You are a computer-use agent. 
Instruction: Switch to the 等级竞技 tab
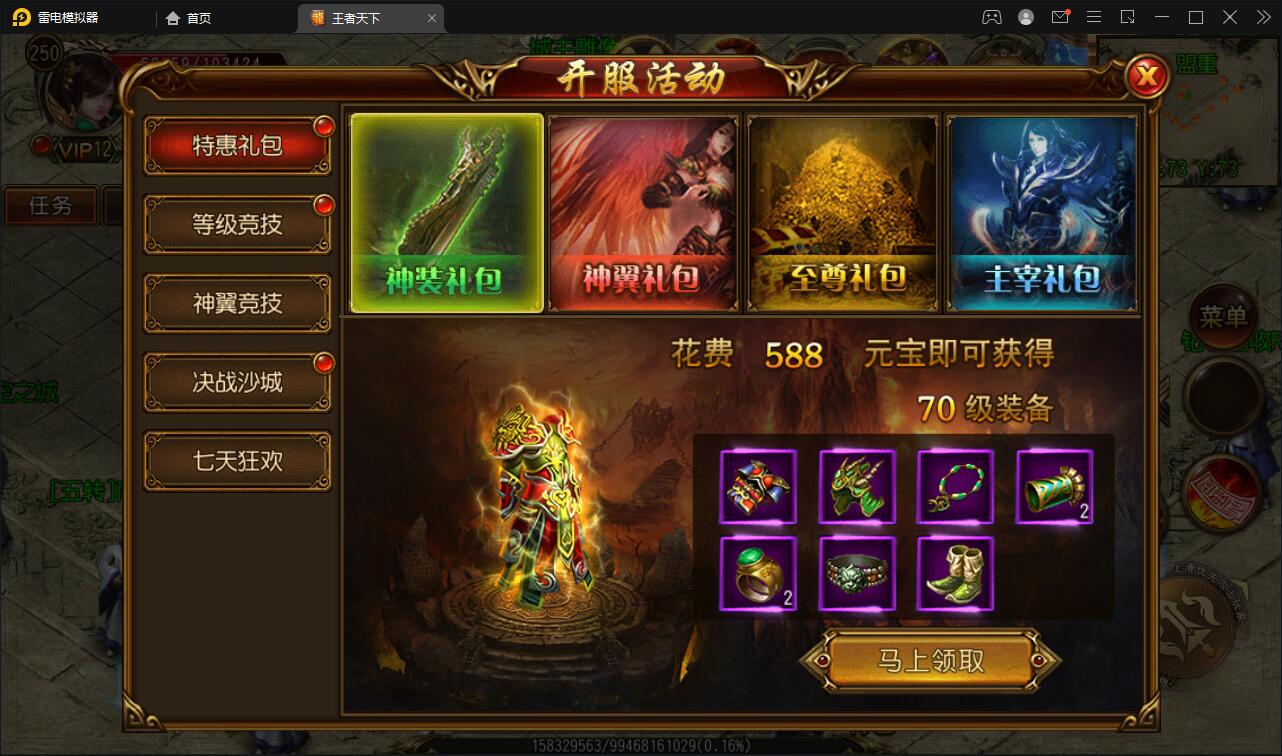click(x=237, y=224)
